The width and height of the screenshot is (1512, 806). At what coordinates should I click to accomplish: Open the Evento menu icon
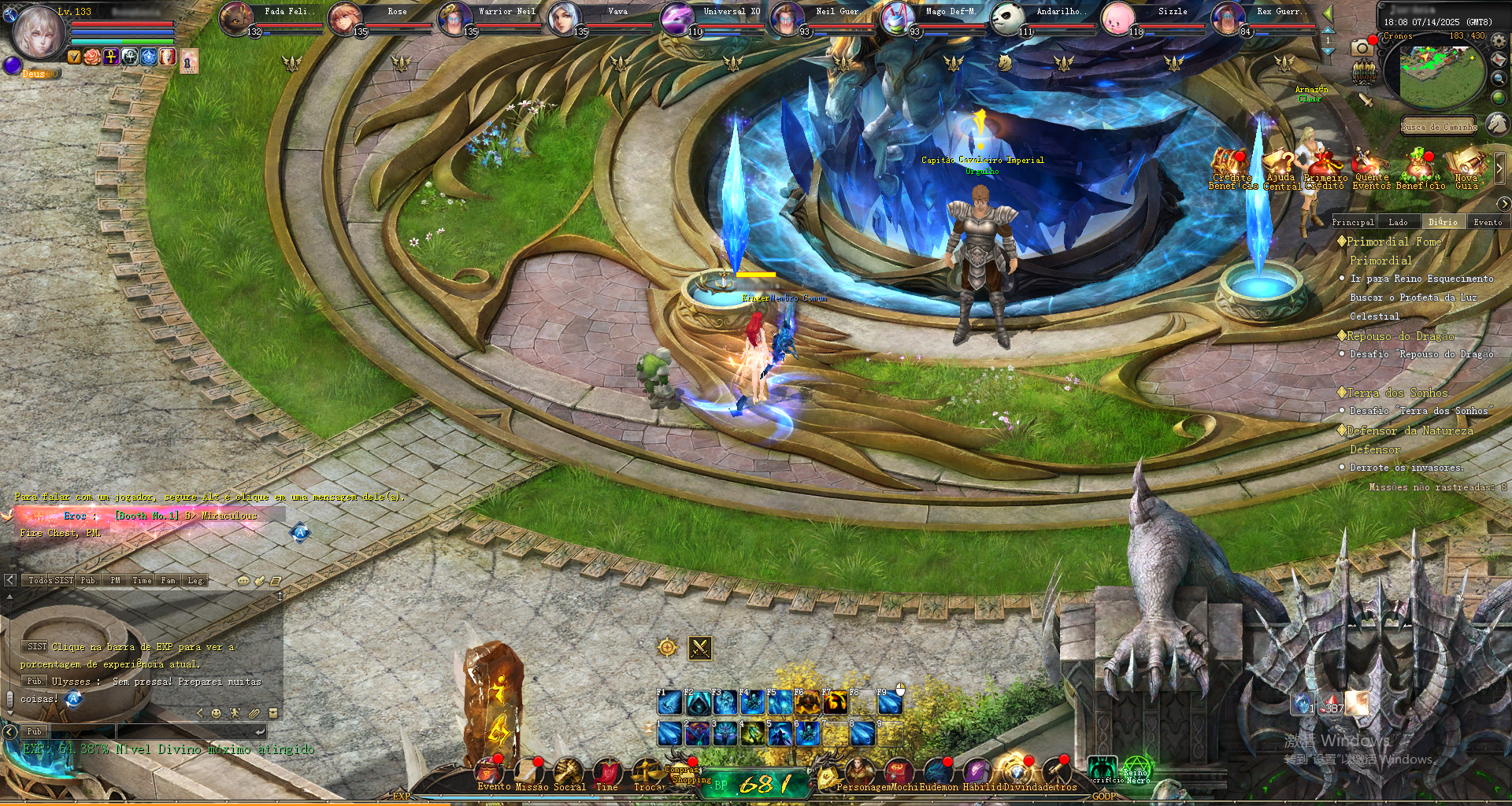tap(490, 771)
